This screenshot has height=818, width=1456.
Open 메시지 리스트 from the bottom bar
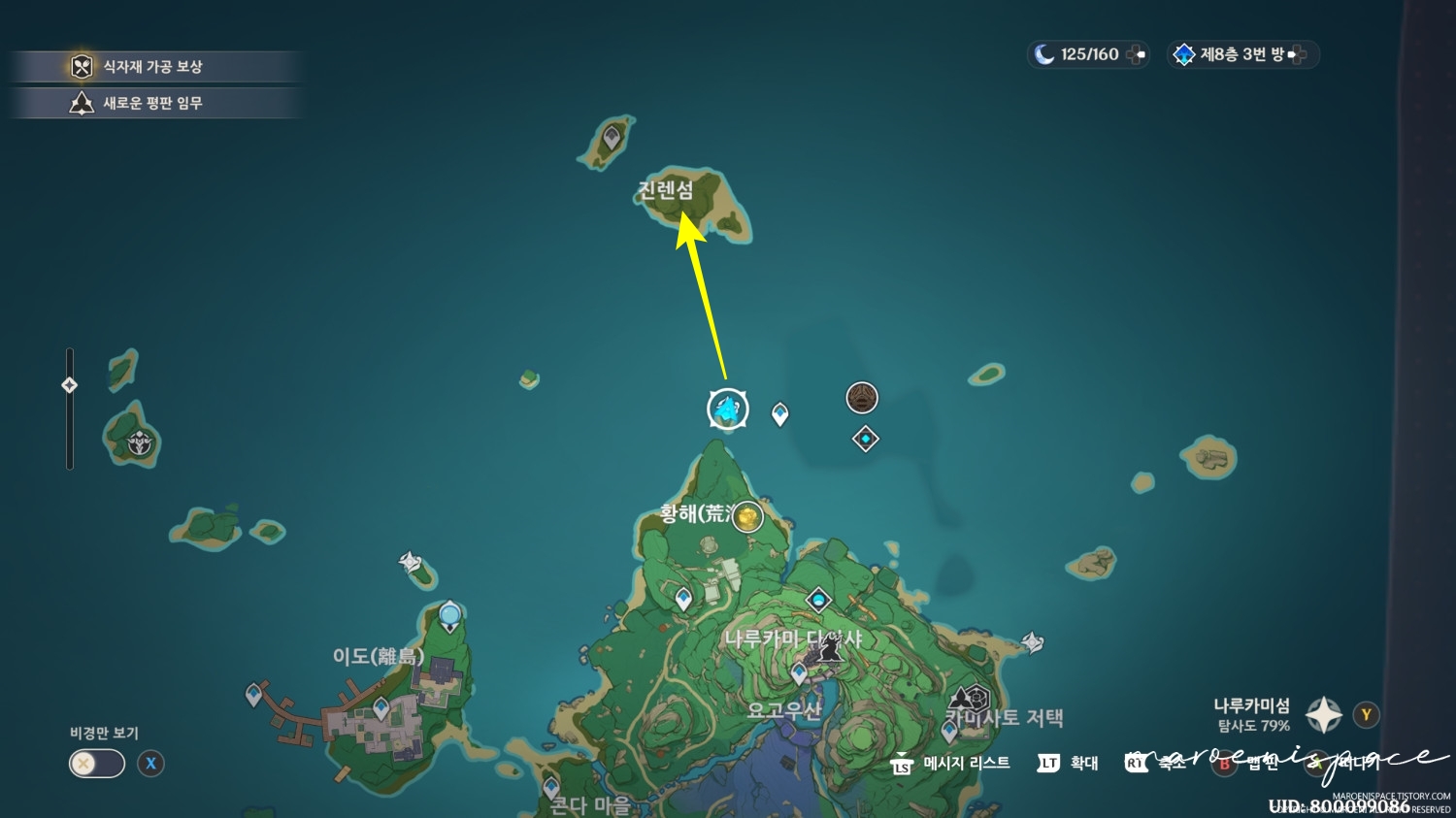[x=965, y=764]
